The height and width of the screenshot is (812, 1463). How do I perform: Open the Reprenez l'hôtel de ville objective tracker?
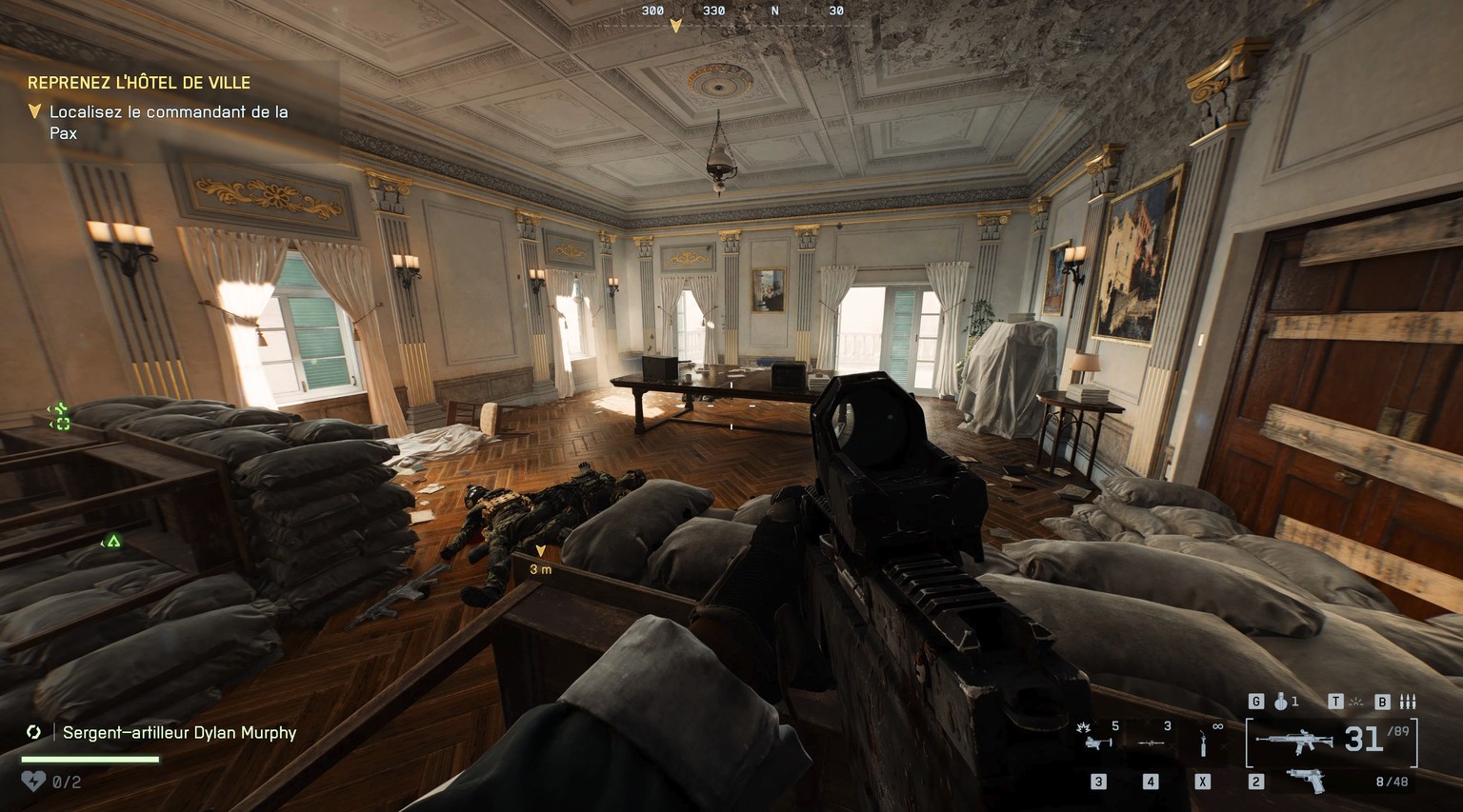pyautogui.click(x=139, y=83)
